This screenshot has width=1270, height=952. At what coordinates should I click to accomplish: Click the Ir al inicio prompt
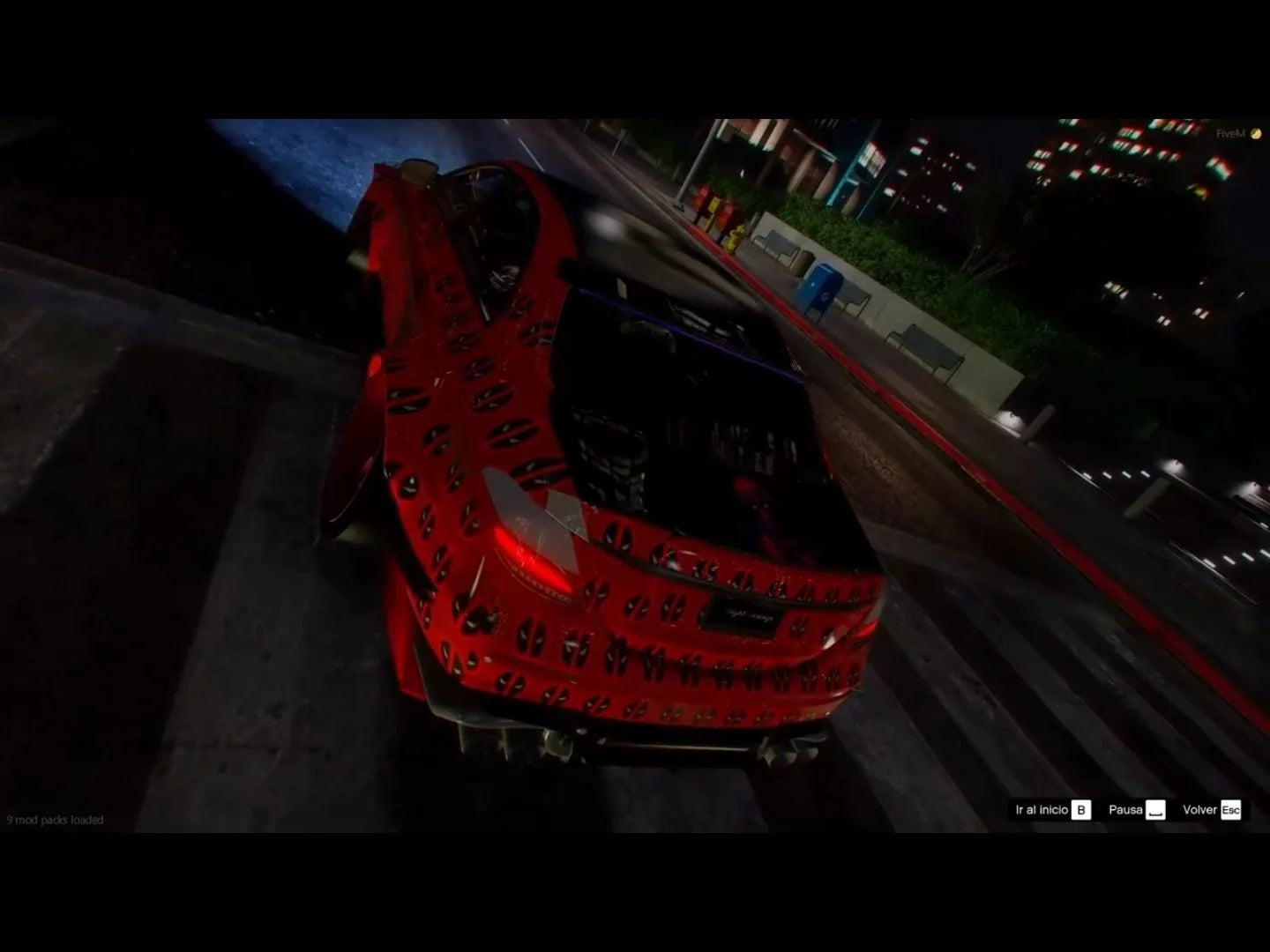[1041, 809]
